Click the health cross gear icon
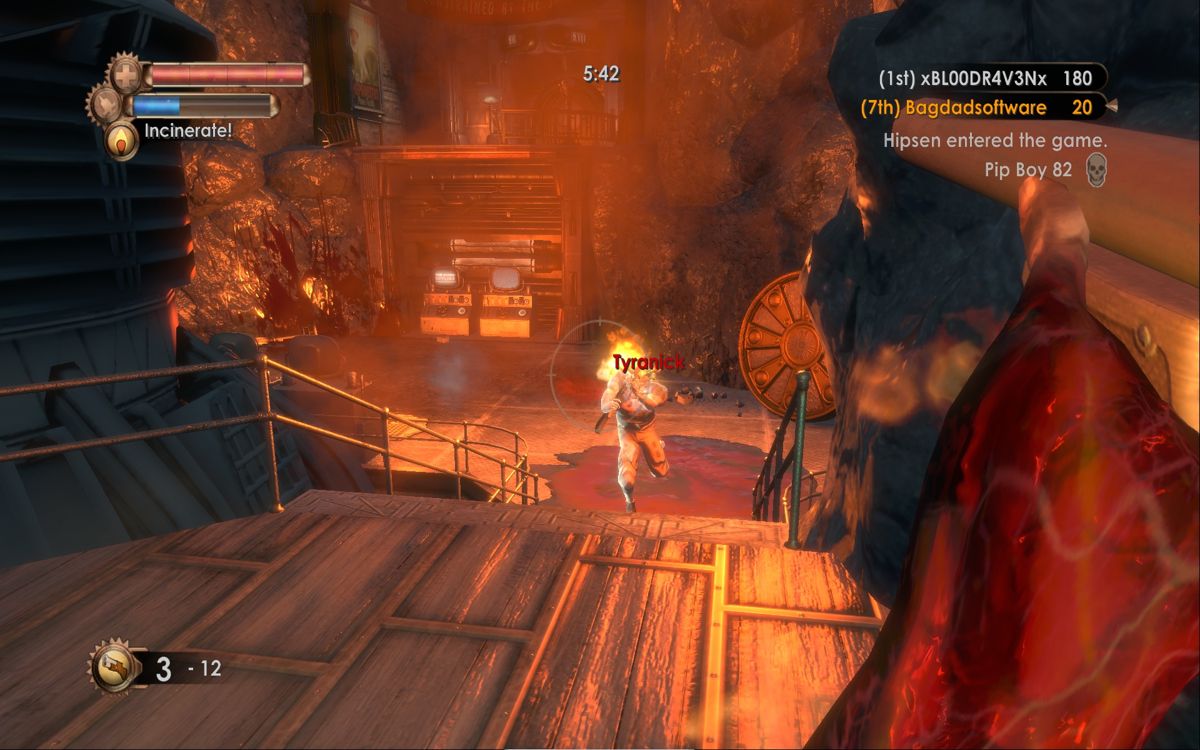The height and width of the screenshot is (750, 1200). (x=127, y=74)
